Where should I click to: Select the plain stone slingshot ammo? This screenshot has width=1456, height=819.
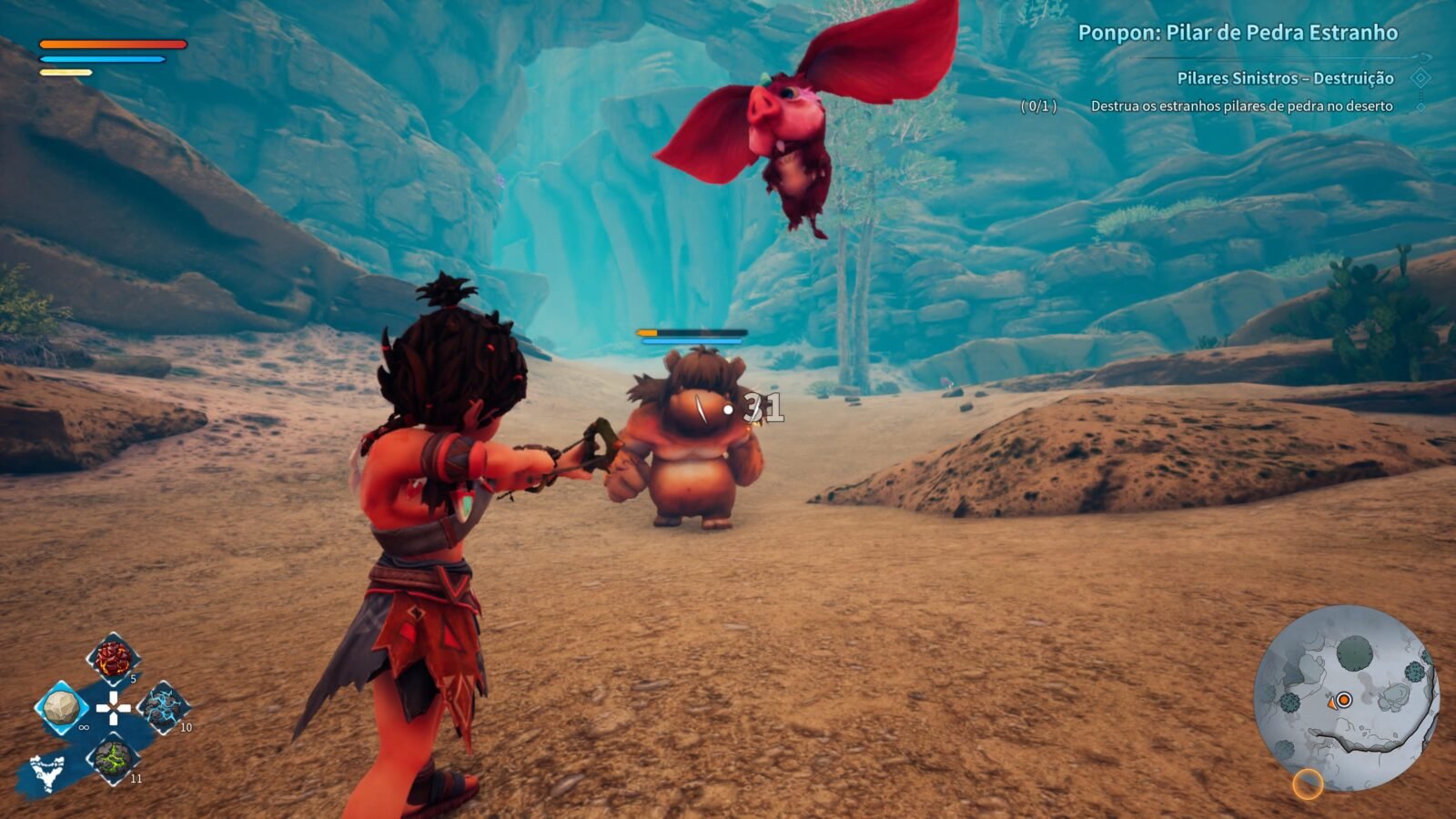(x=62, y=707)
